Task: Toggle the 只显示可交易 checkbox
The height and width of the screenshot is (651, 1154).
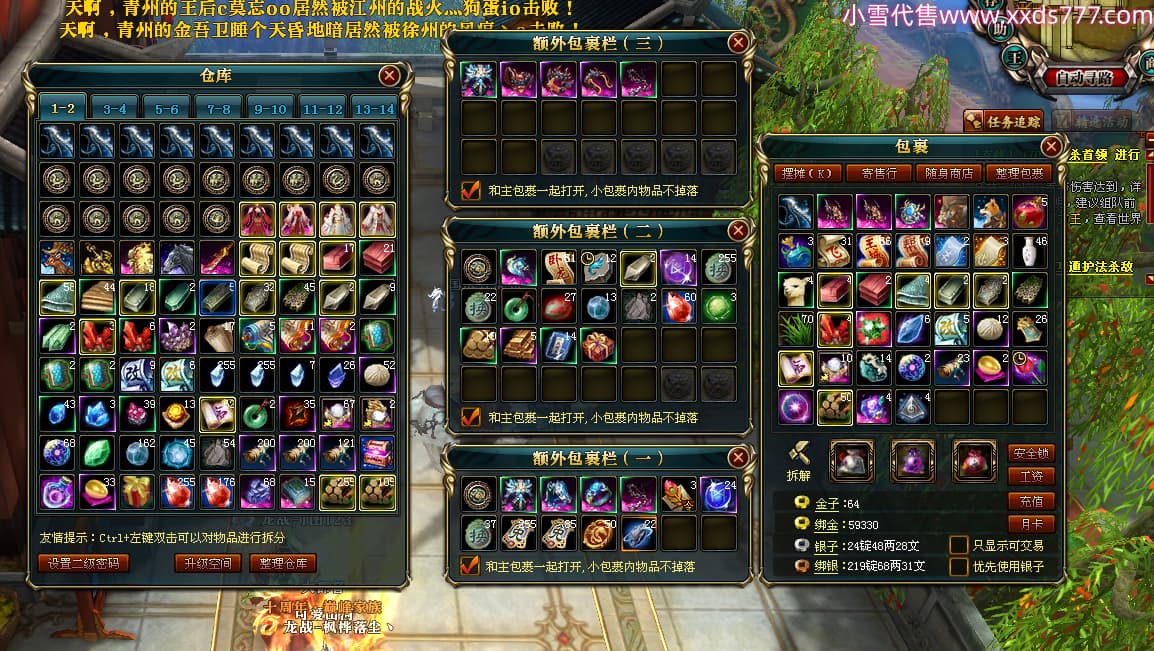Action: coord(958,545)
